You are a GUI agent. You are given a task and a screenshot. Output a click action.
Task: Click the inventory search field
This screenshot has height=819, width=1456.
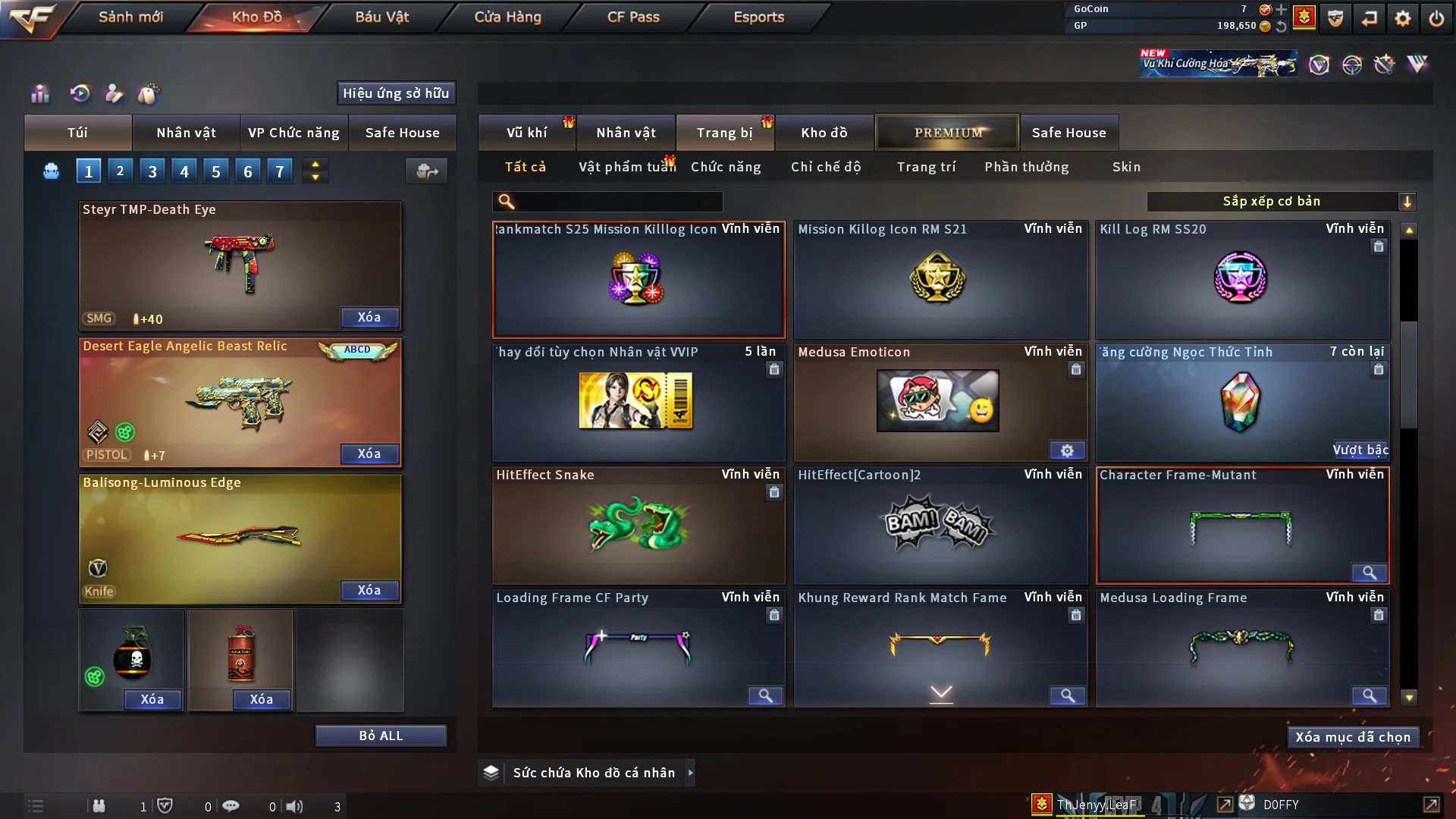[x=618, y=202]
